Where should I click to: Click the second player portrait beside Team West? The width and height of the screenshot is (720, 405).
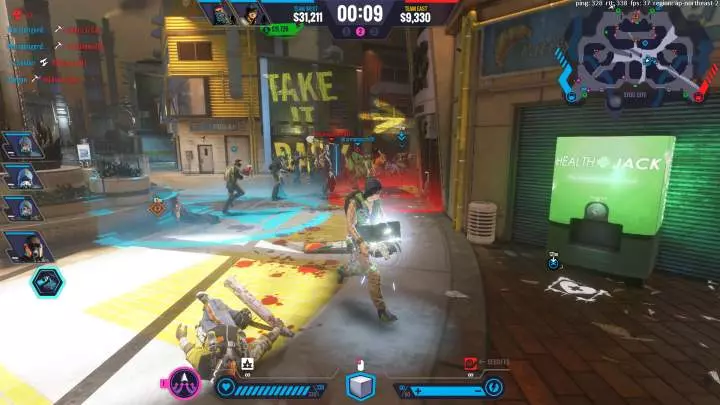pos(250,13)
